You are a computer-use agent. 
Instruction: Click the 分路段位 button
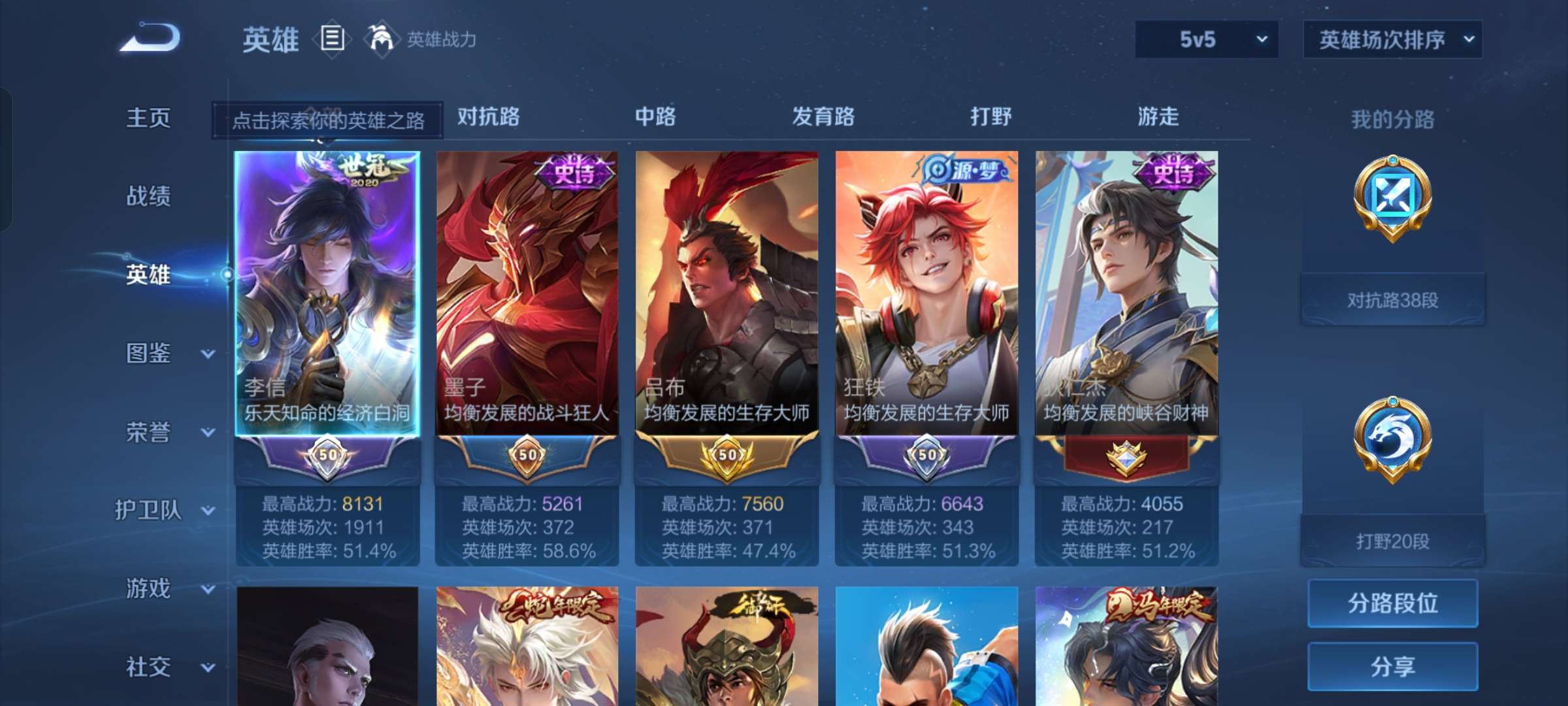(1392, 603)
